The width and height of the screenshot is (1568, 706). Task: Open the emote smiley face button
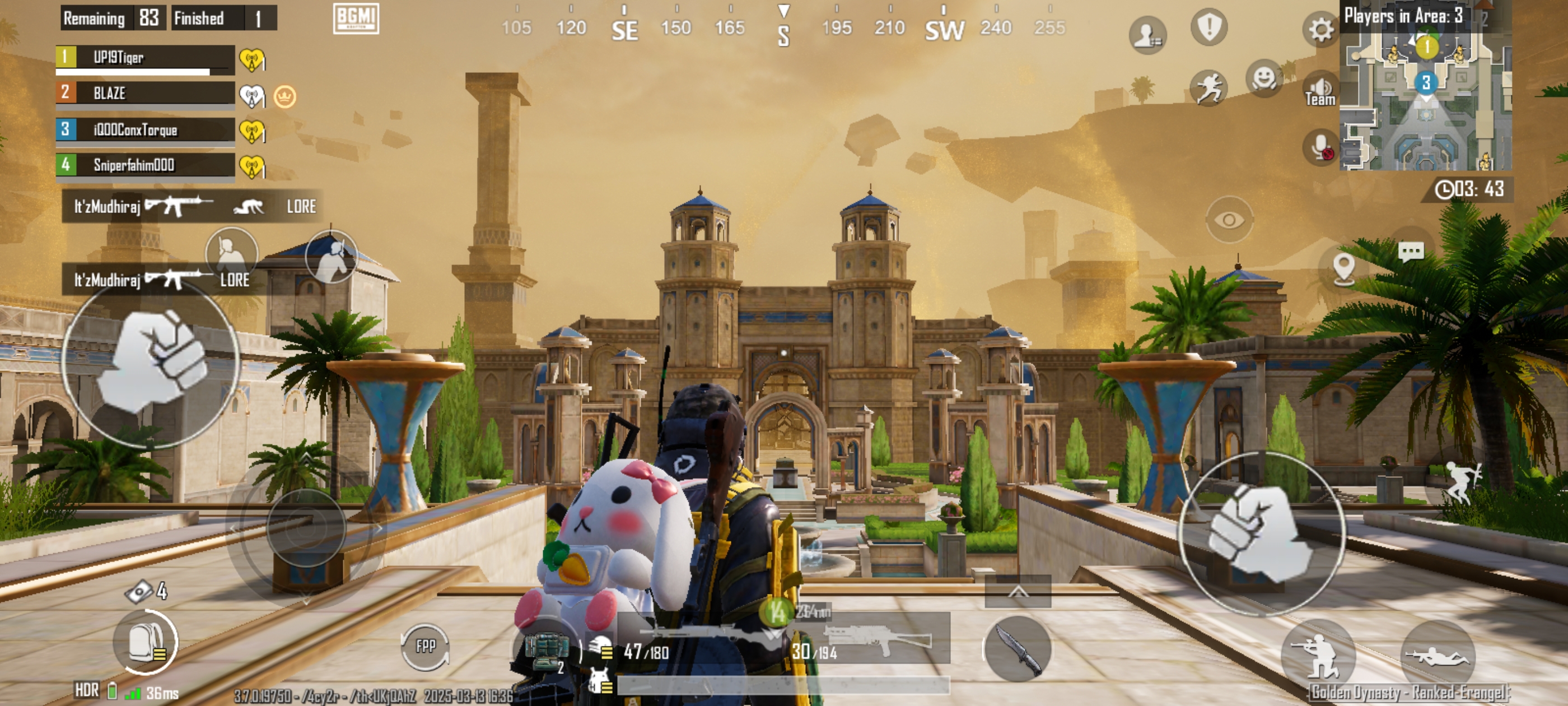click(1264, 78)
